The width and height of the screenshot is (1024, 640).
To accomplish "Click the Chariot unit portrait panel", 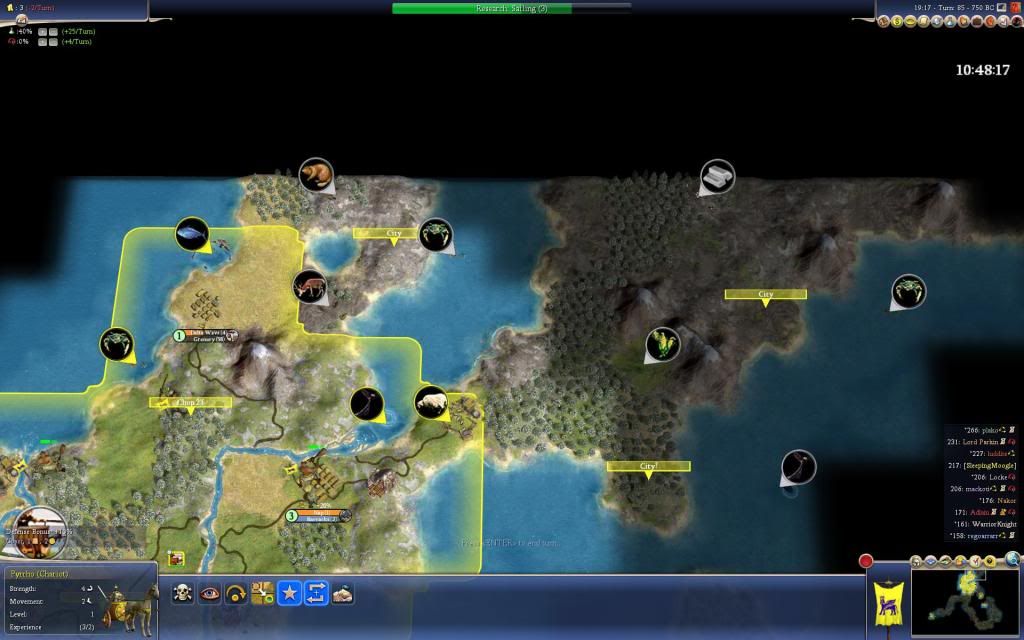I will click(x=78, y=602).
